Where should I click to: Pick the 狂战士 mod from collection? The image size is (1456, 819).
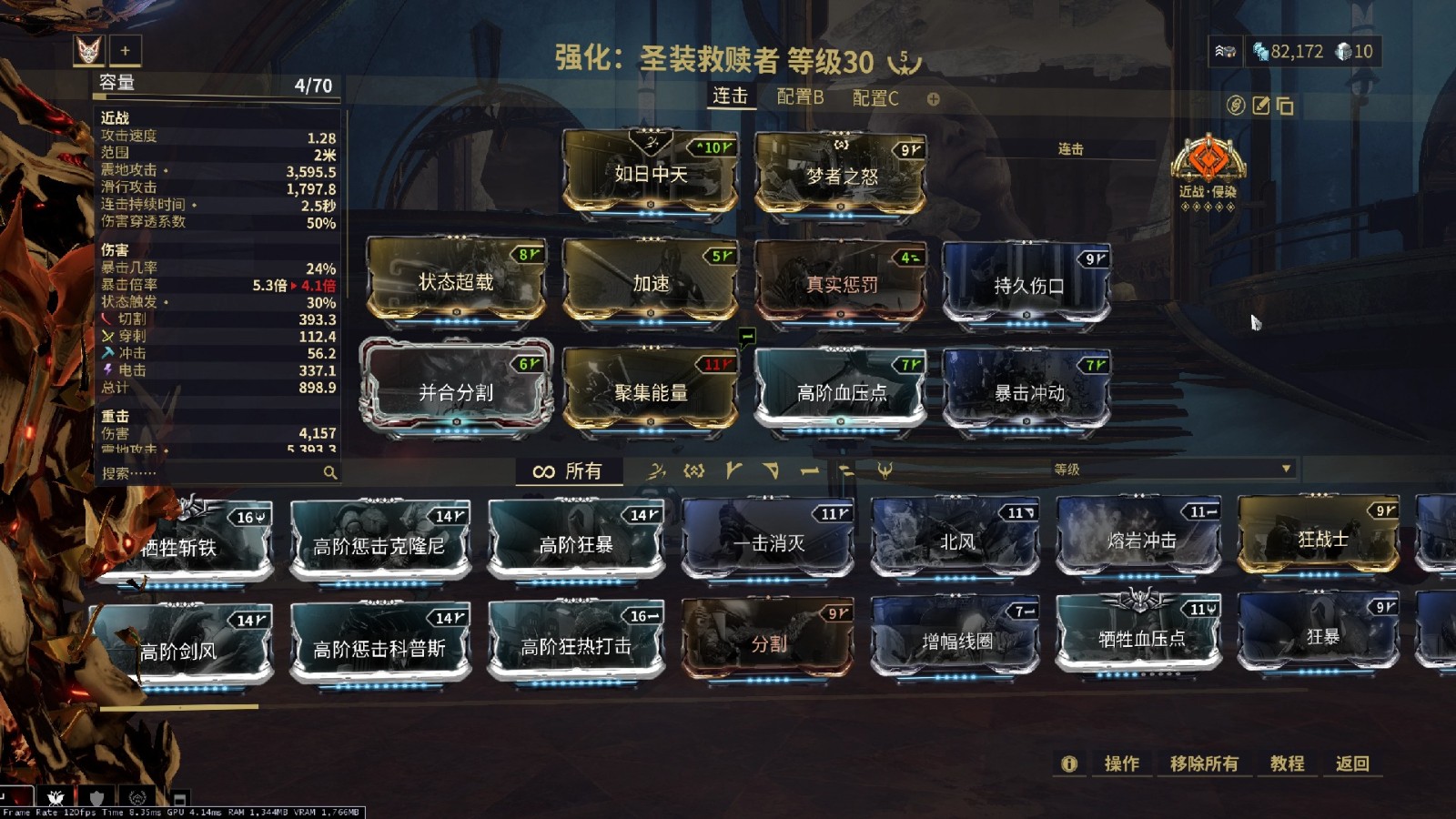coord(1321,539)
